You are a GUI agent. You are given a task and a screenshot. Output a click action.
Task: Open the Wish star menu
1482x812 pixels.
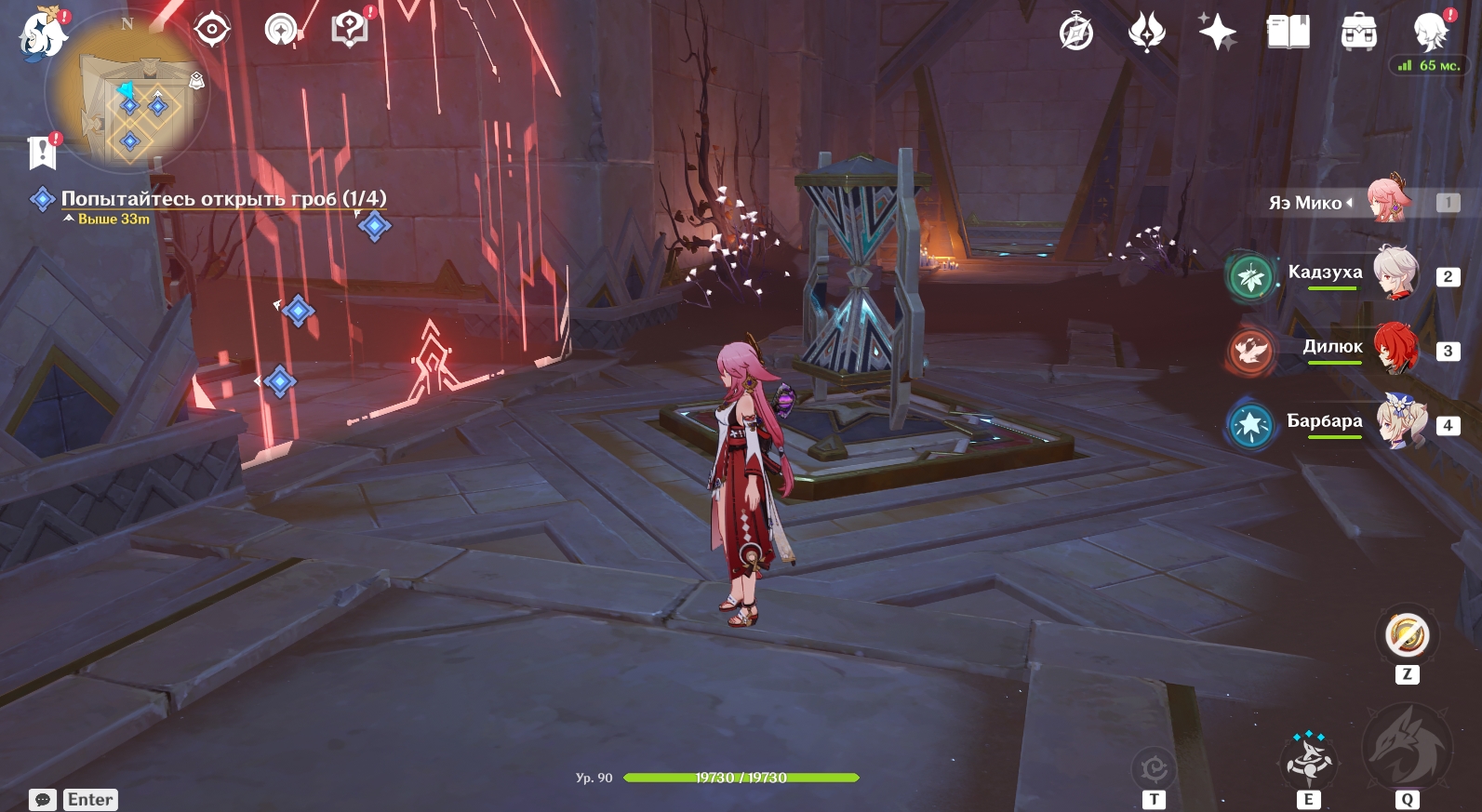point(1217,33)
